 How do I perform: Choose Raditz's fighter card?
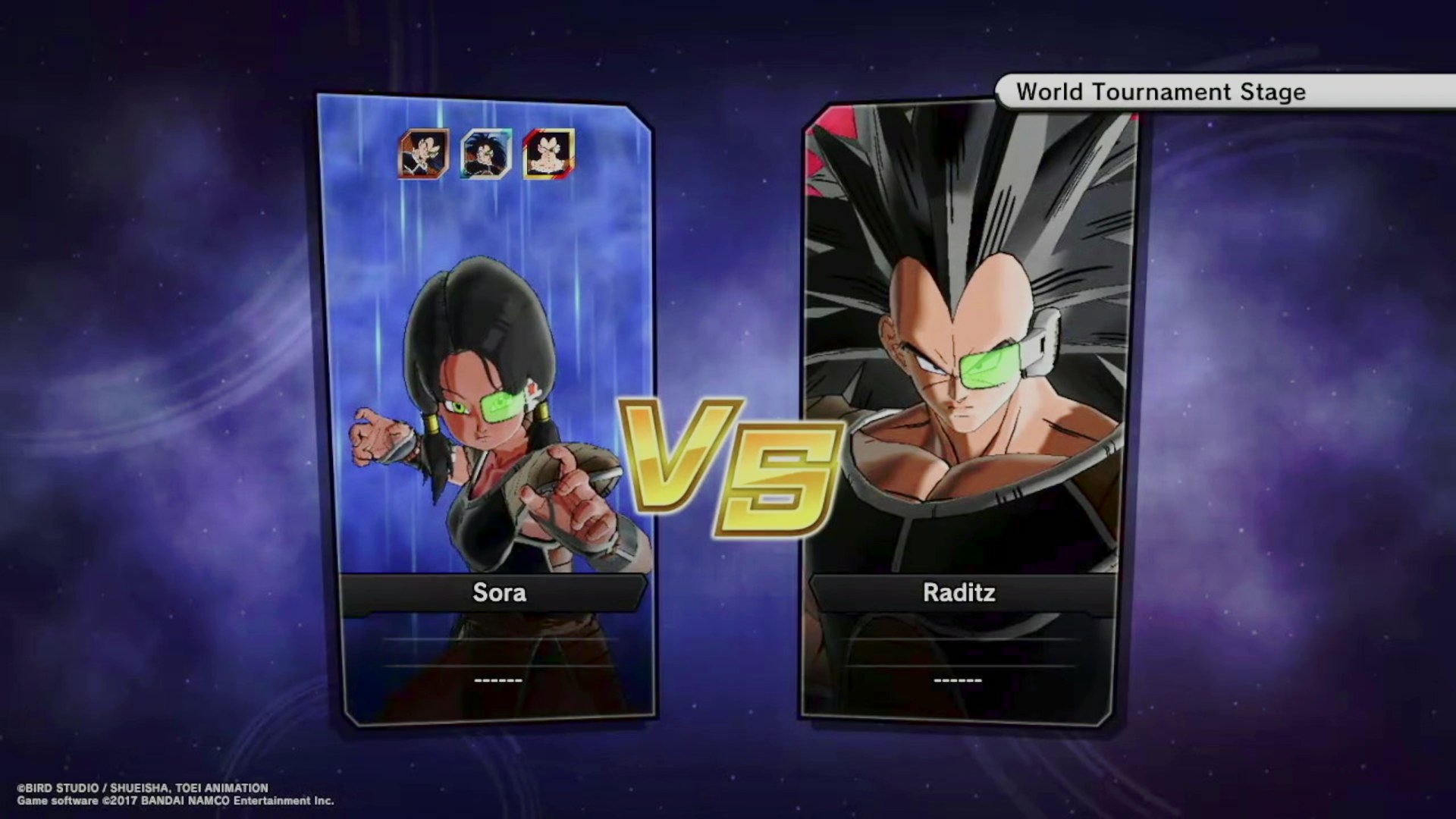tap(963, 341)
